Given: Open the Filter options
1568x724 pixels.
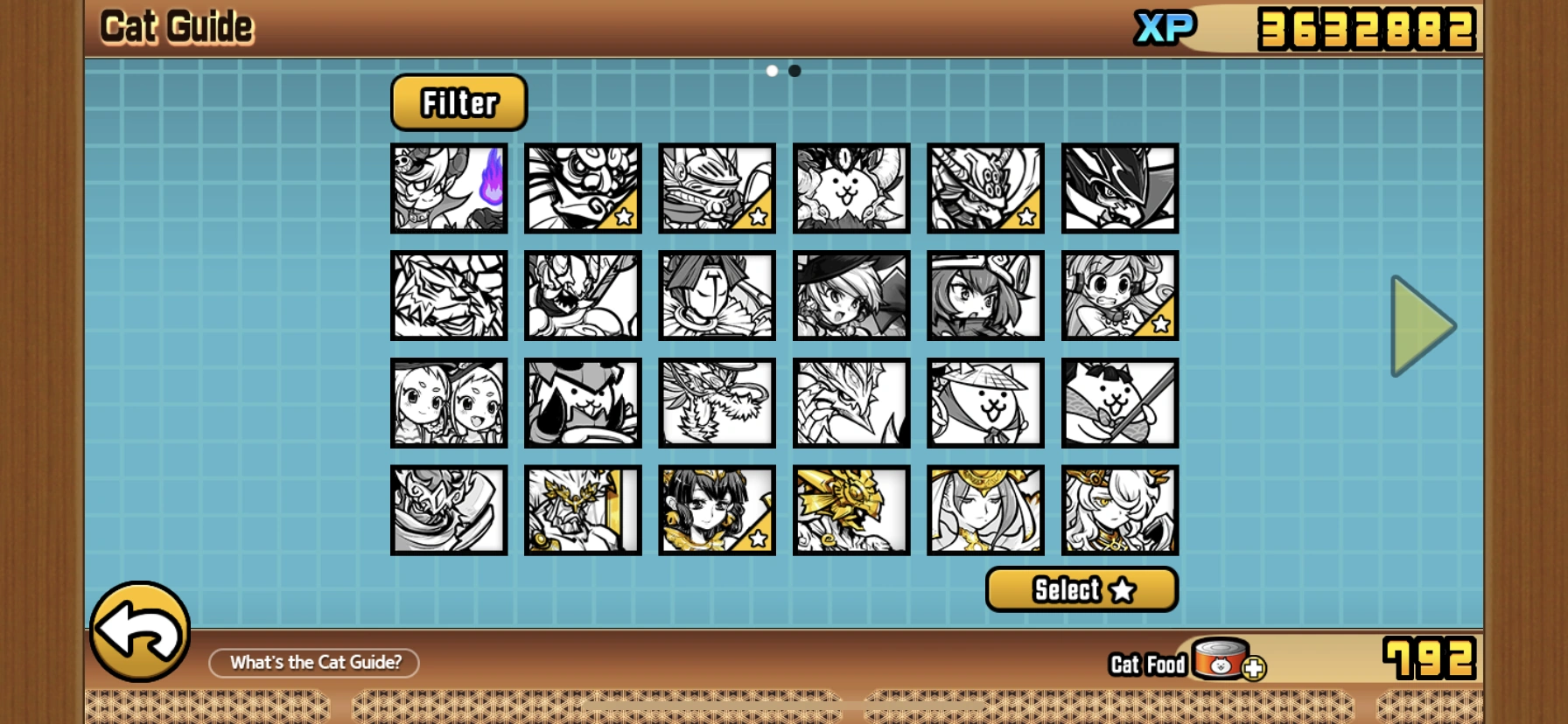Looking at the screenshot, I should [458, 102].
